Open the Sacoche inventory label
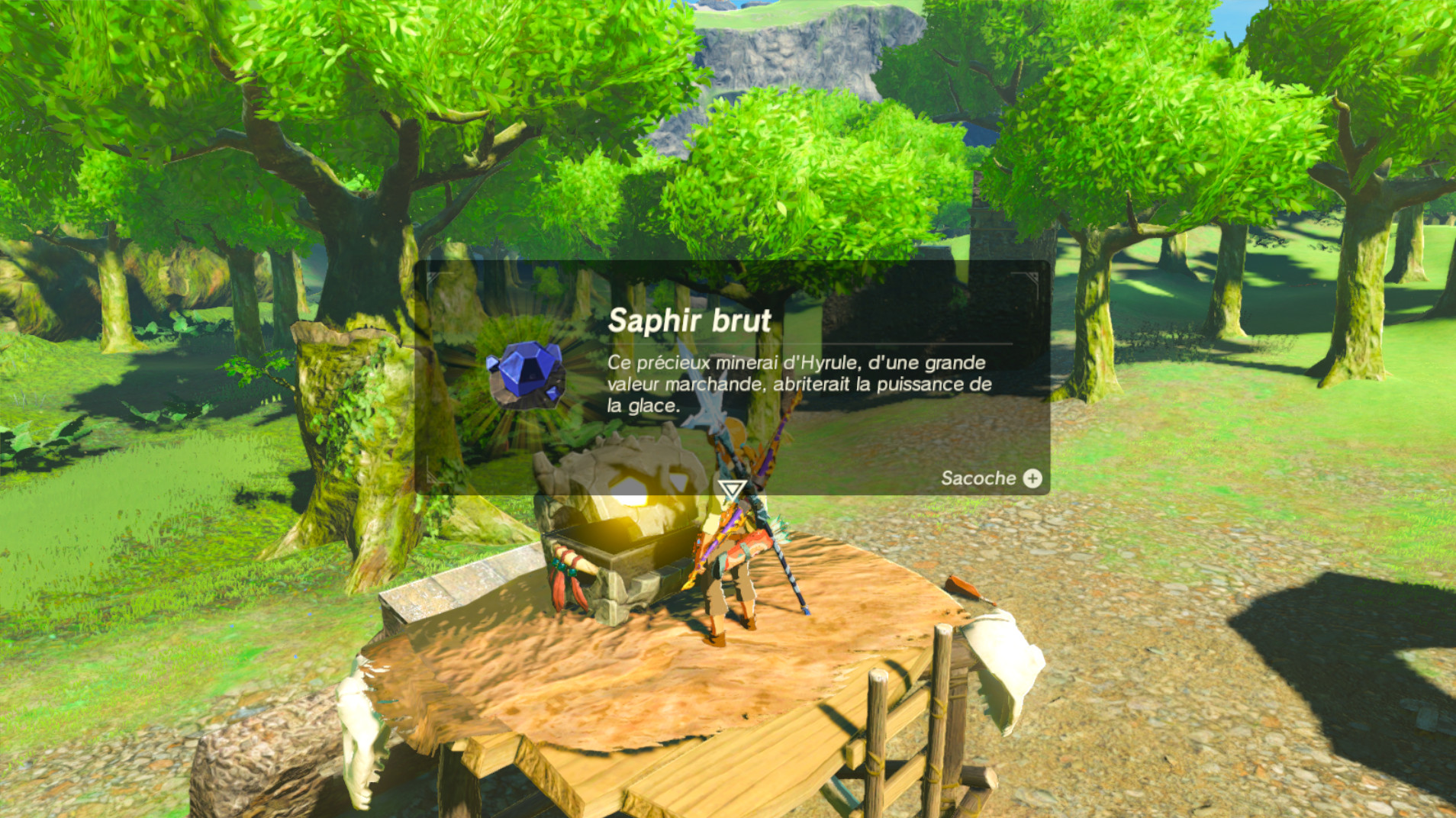 (x=979, y=479)
